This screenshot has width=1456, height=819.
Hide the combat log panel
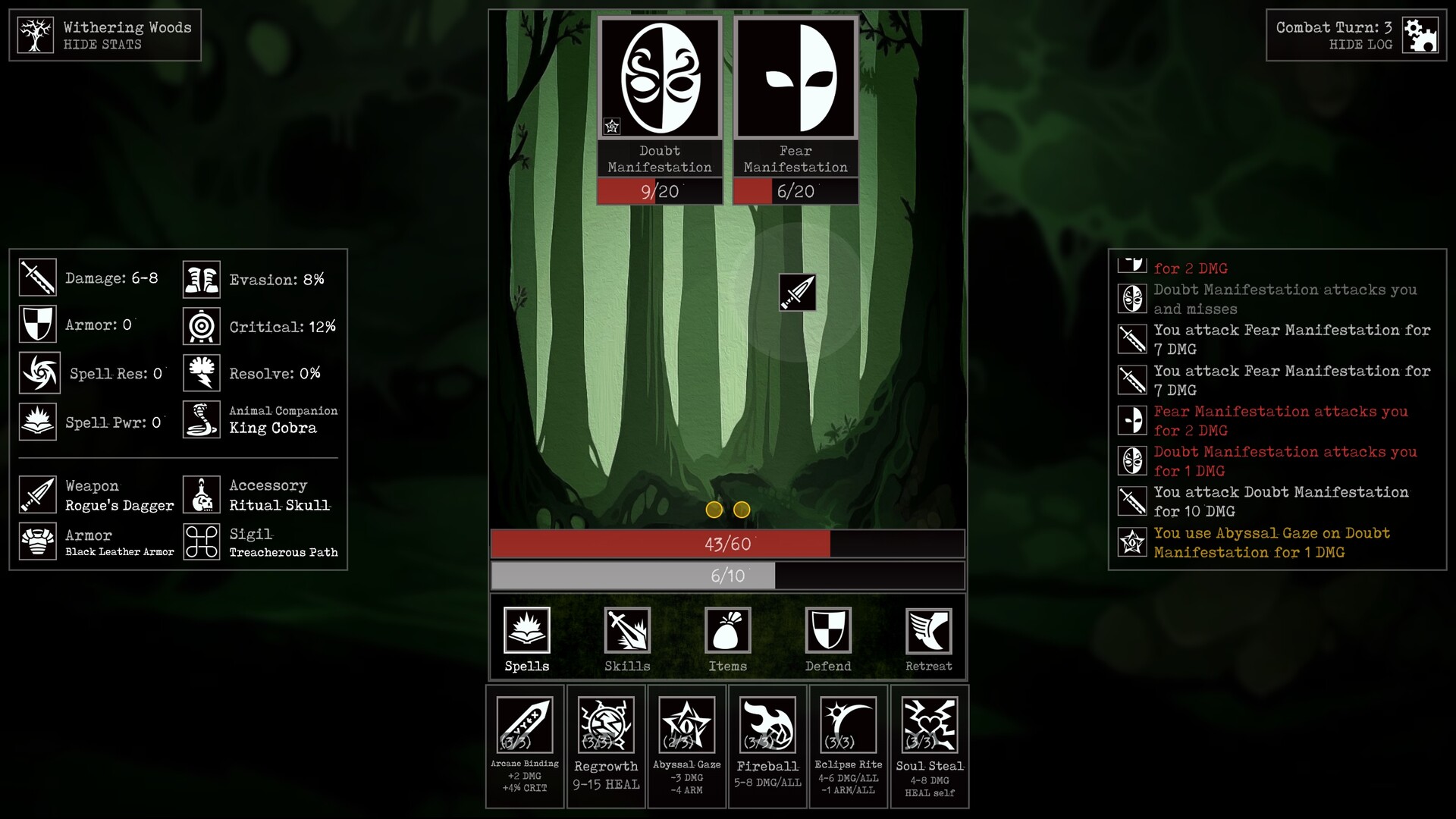(x=1360, y=42)
